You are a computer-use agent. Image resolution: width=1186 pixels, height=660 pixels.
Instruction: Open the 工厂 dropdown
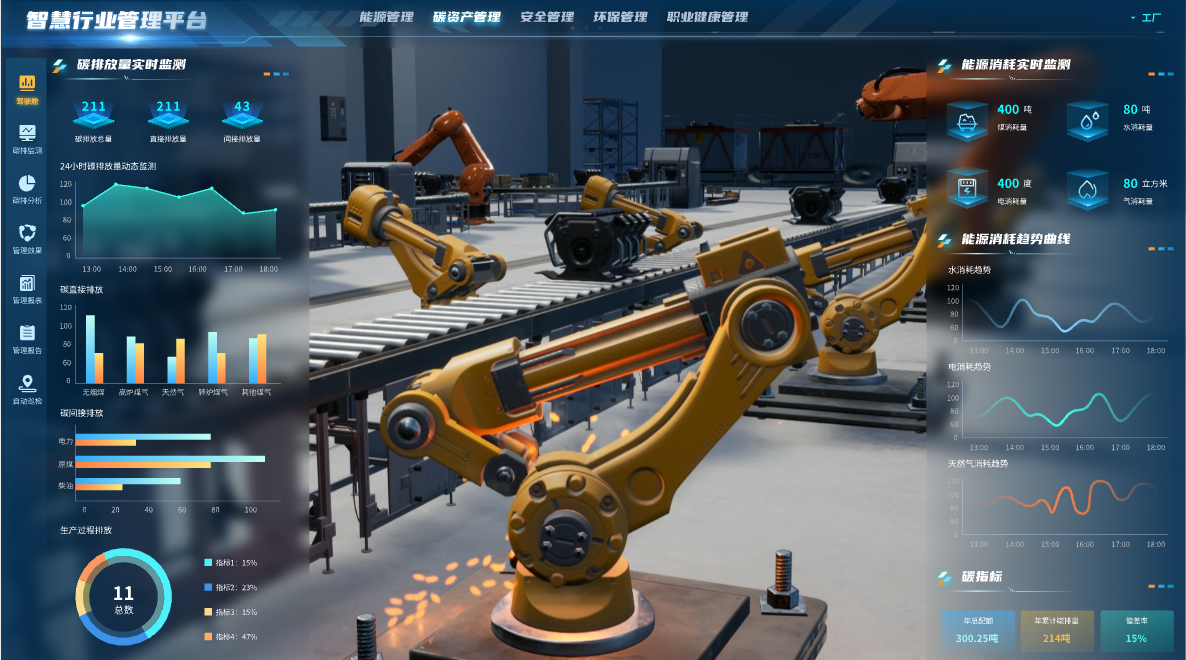(x=1146, y=18)
